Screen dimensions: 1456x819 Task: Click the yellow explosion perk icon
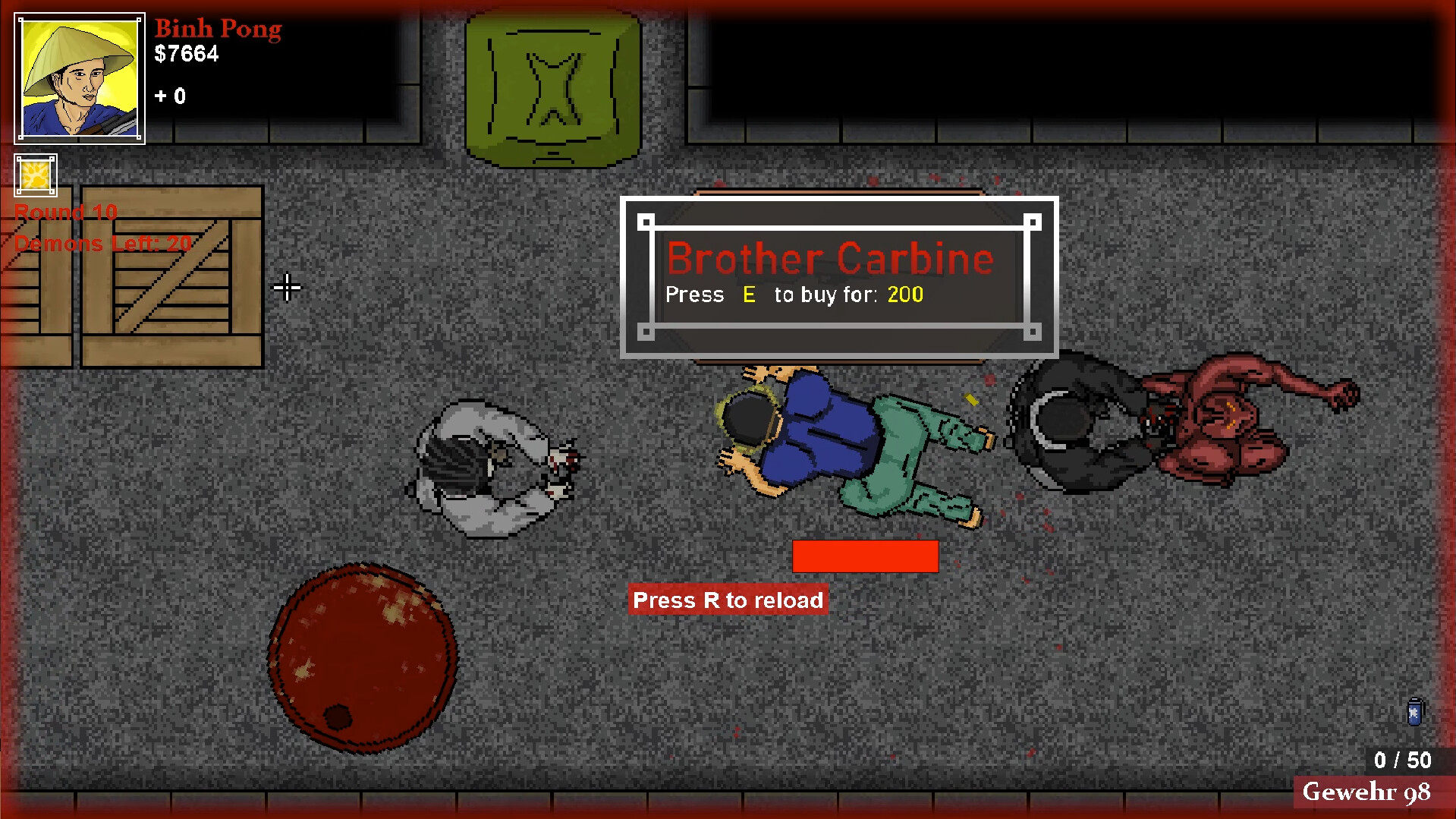[35, 175]
